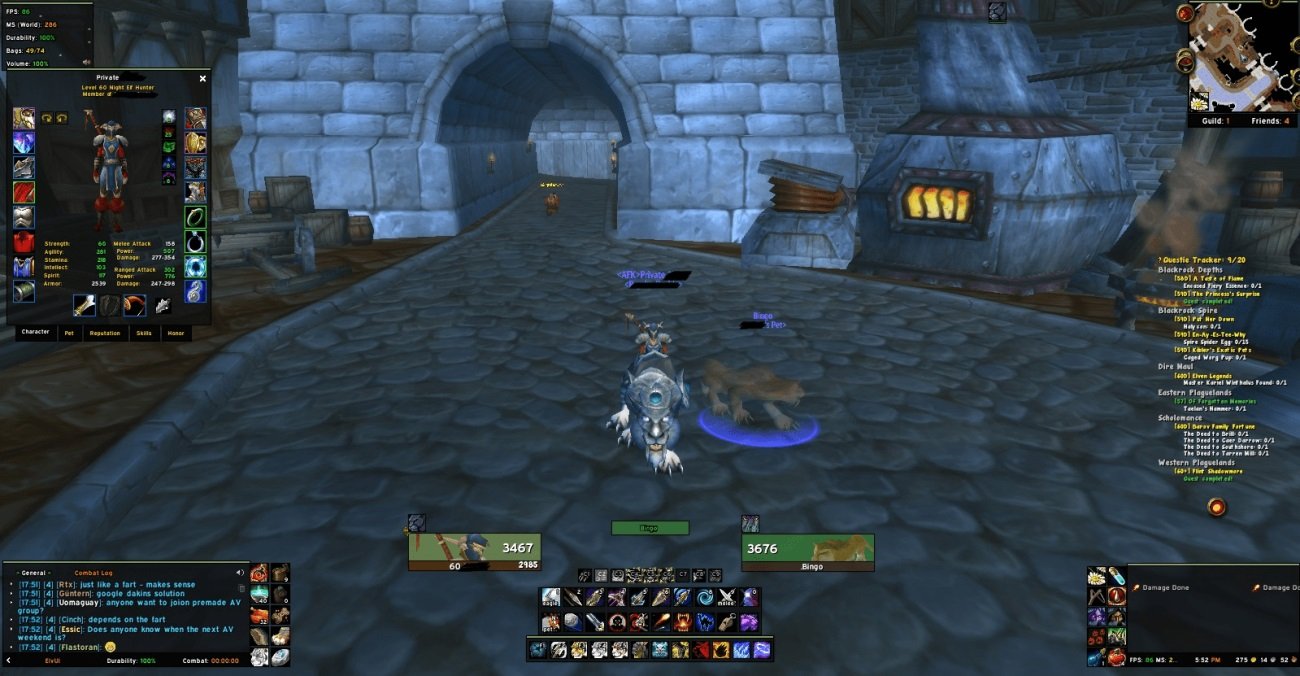This screenshot has width=1300, height=676.
Task: Select the green ring equipment slot
Action: pyautogui.click(x=196, y=217)
